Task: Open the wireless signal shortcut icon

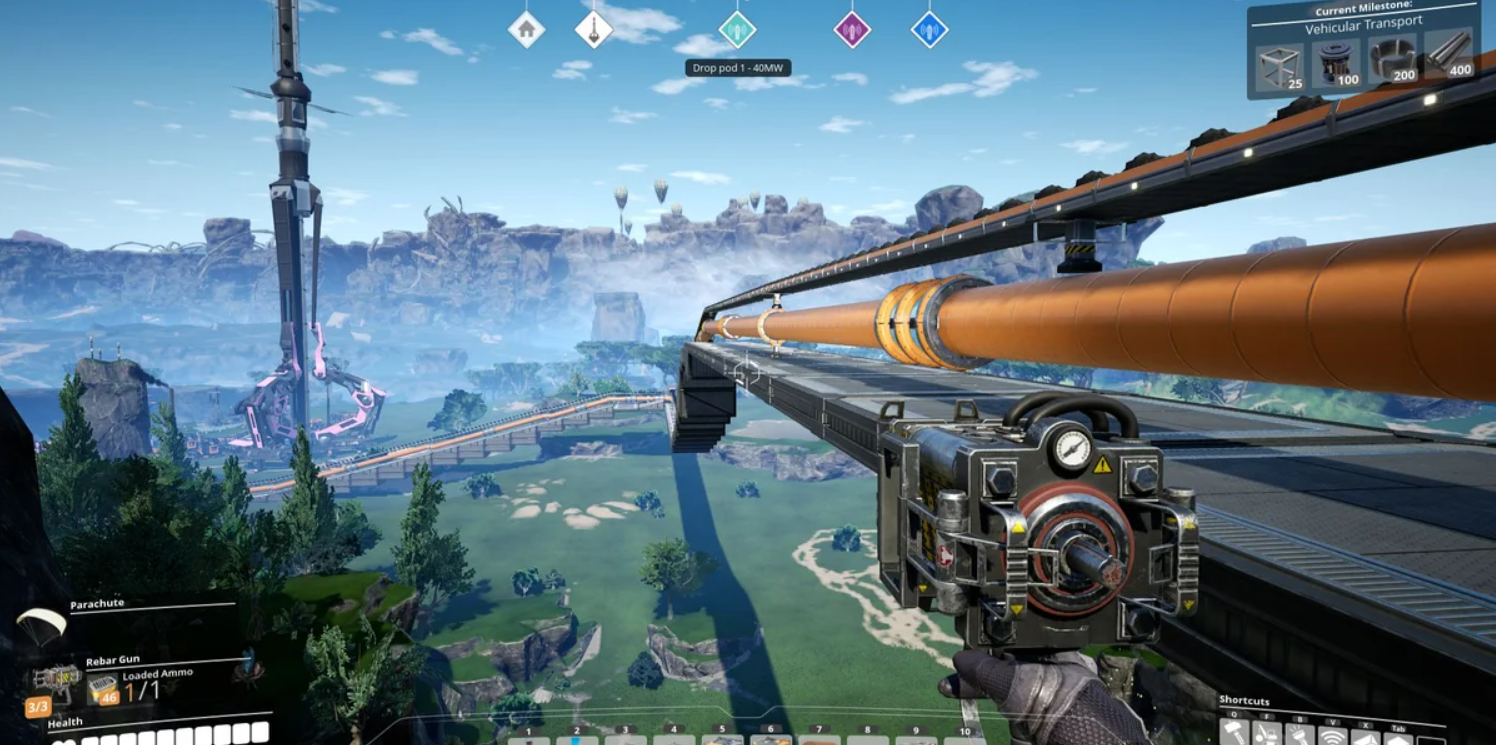Action: pos(1331,736)
